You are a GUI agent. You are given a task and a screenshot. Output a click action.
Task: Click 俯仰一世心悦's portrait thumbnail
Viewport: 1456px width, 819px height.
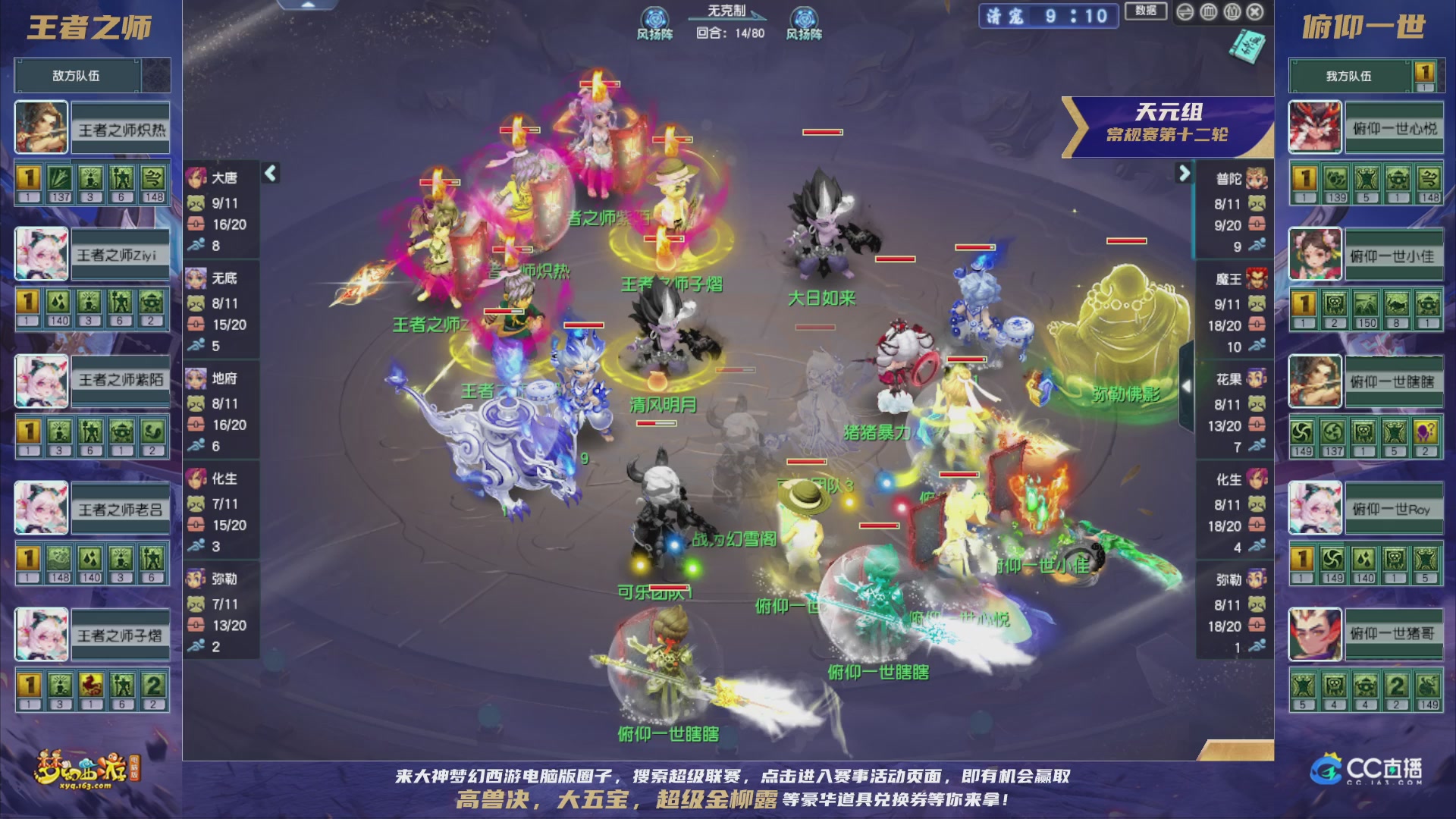click(1313, 126)
